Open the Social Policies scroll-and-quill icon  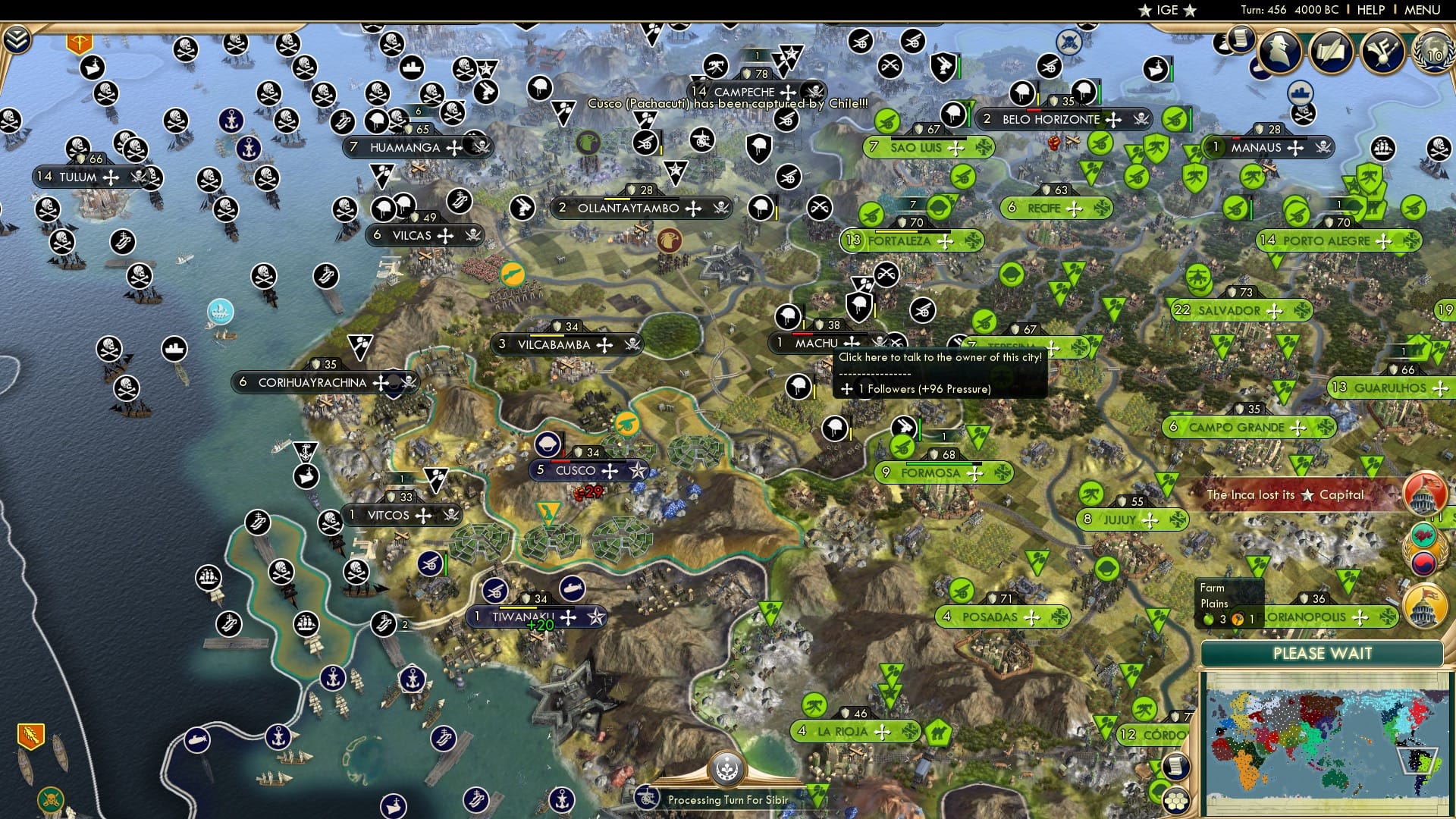[x=1332, y=53]
